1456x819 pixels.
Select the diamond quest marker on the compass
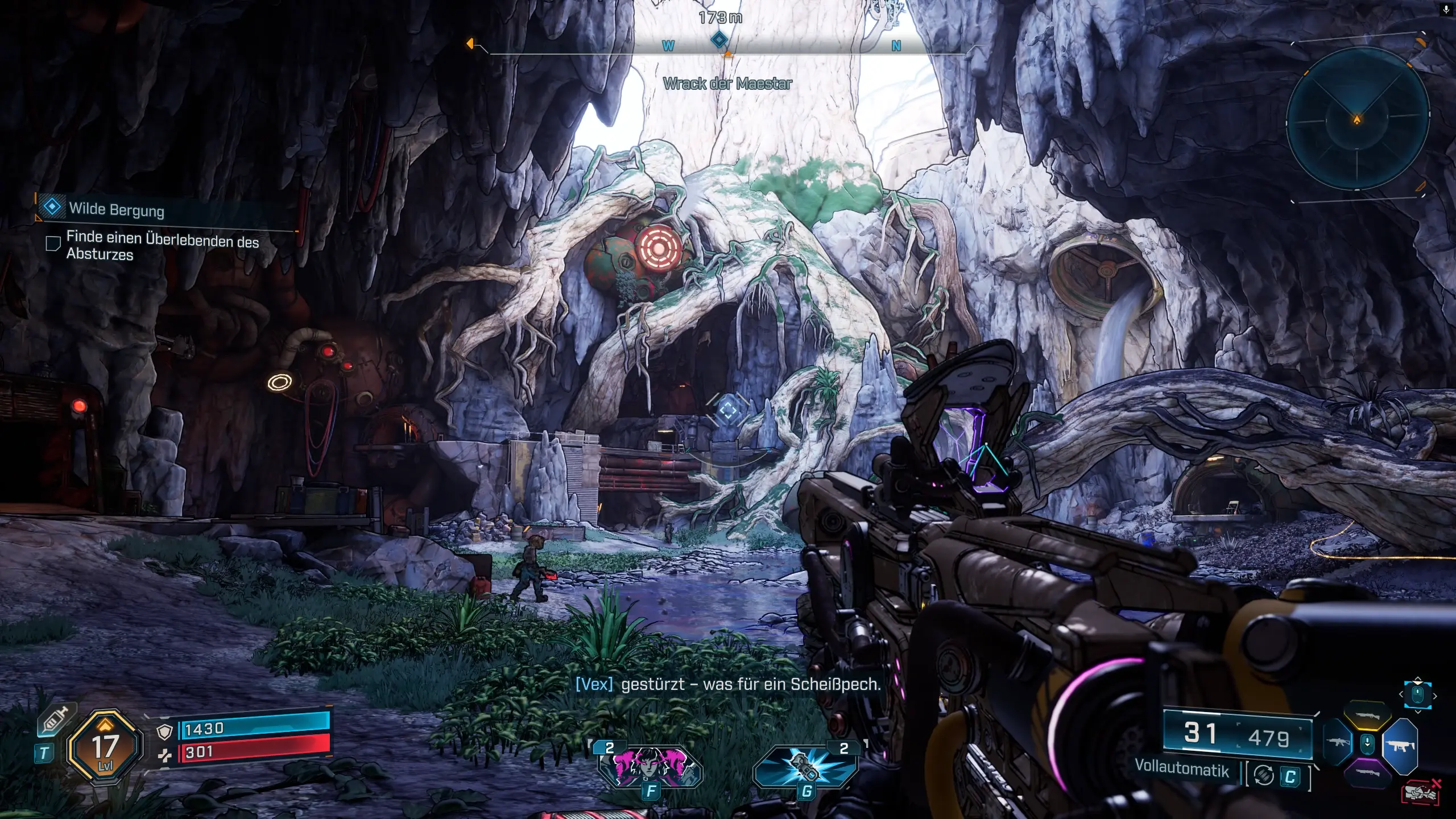(719, 40)
